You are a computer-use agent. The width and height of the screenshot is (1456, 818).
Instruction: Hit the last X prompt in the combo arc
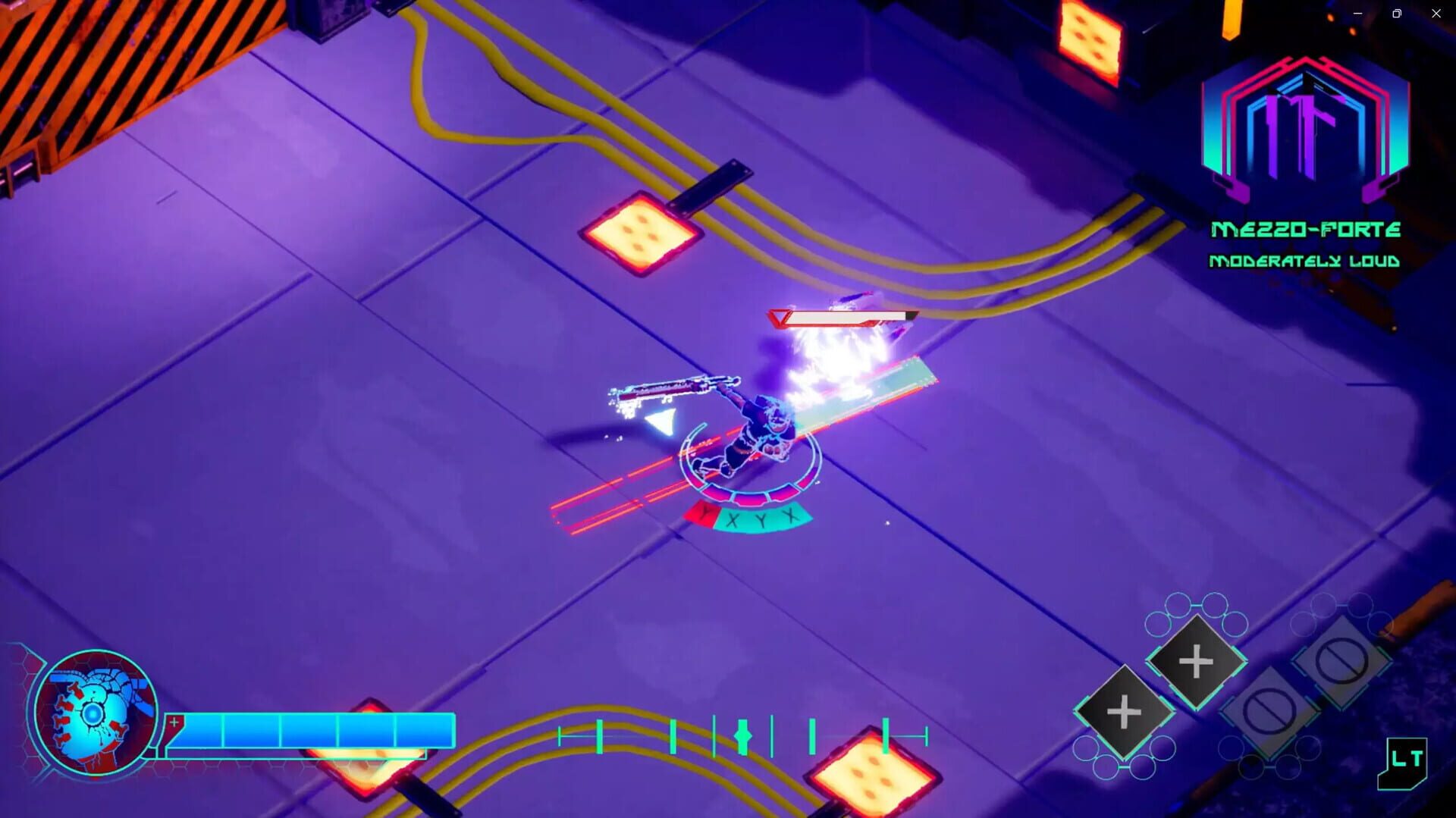click(789, 516)
